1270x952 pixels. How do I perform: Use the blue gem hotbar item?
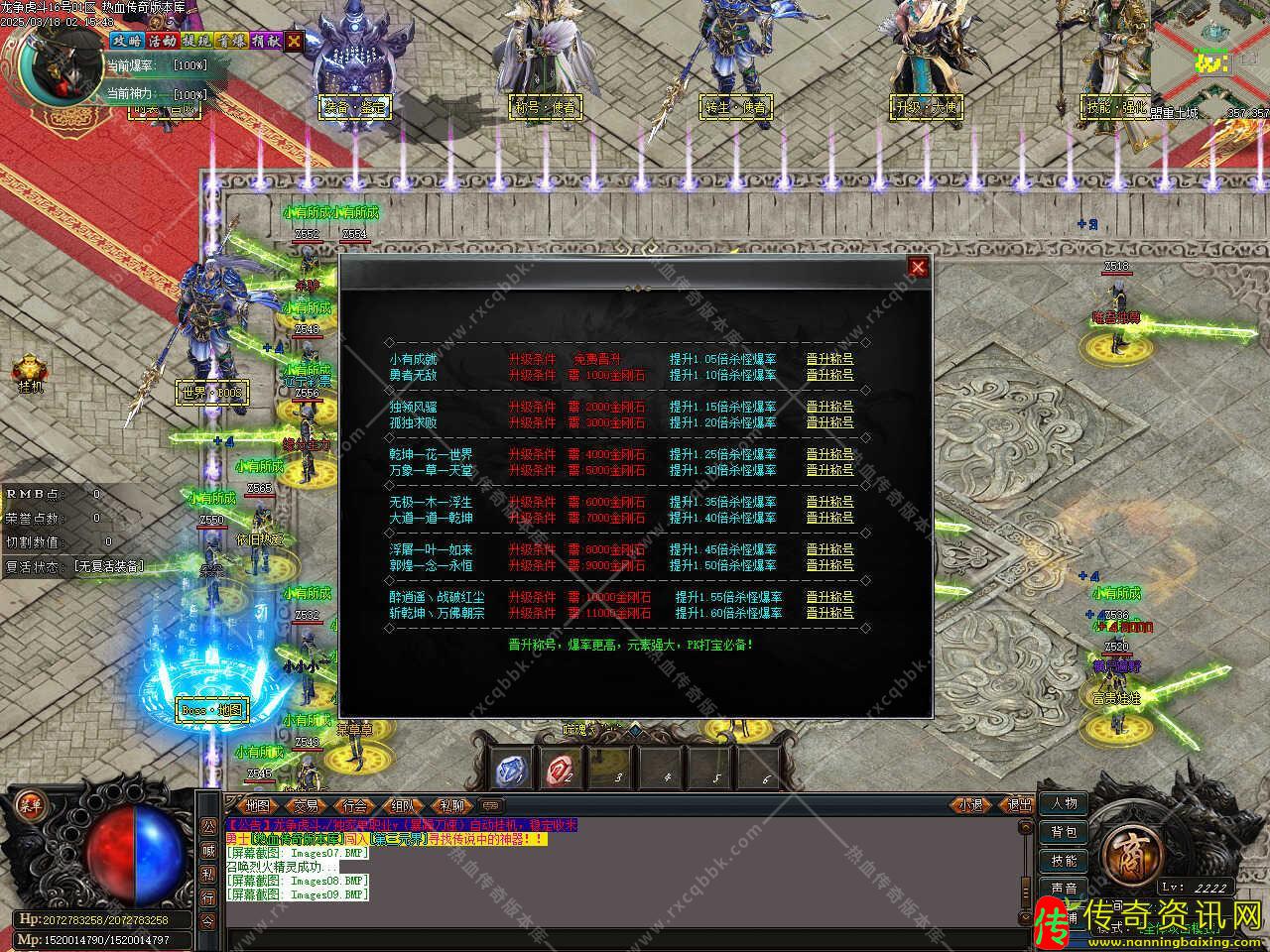(513, 769)
